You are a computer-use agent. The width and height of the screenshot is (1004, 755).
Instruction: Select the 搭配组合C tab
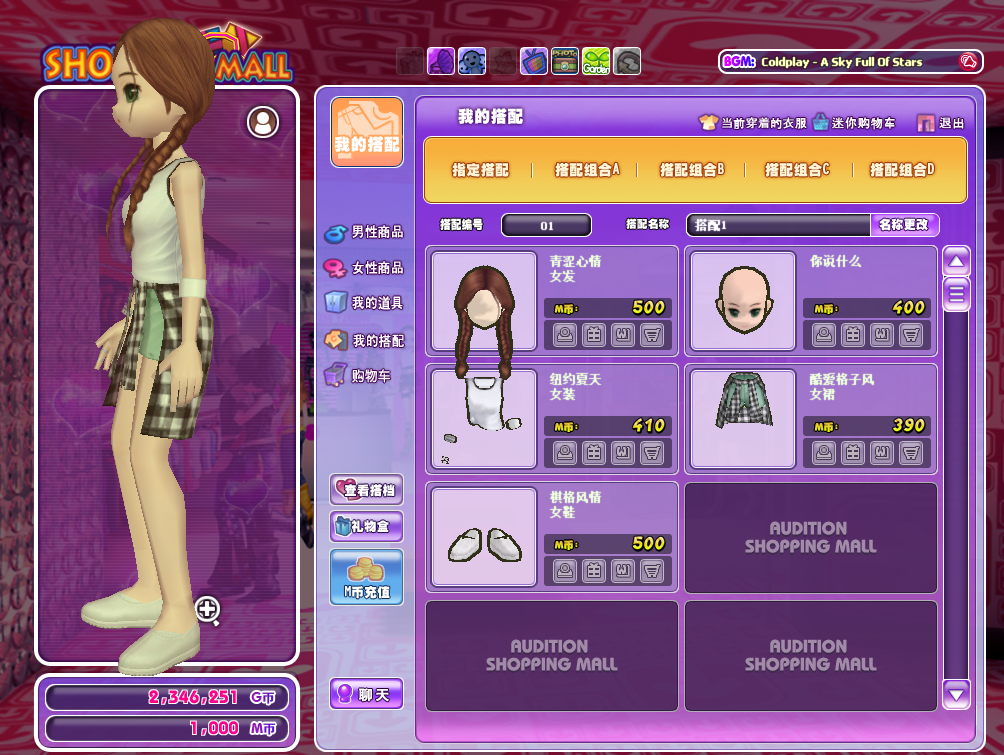click(797, 170)
